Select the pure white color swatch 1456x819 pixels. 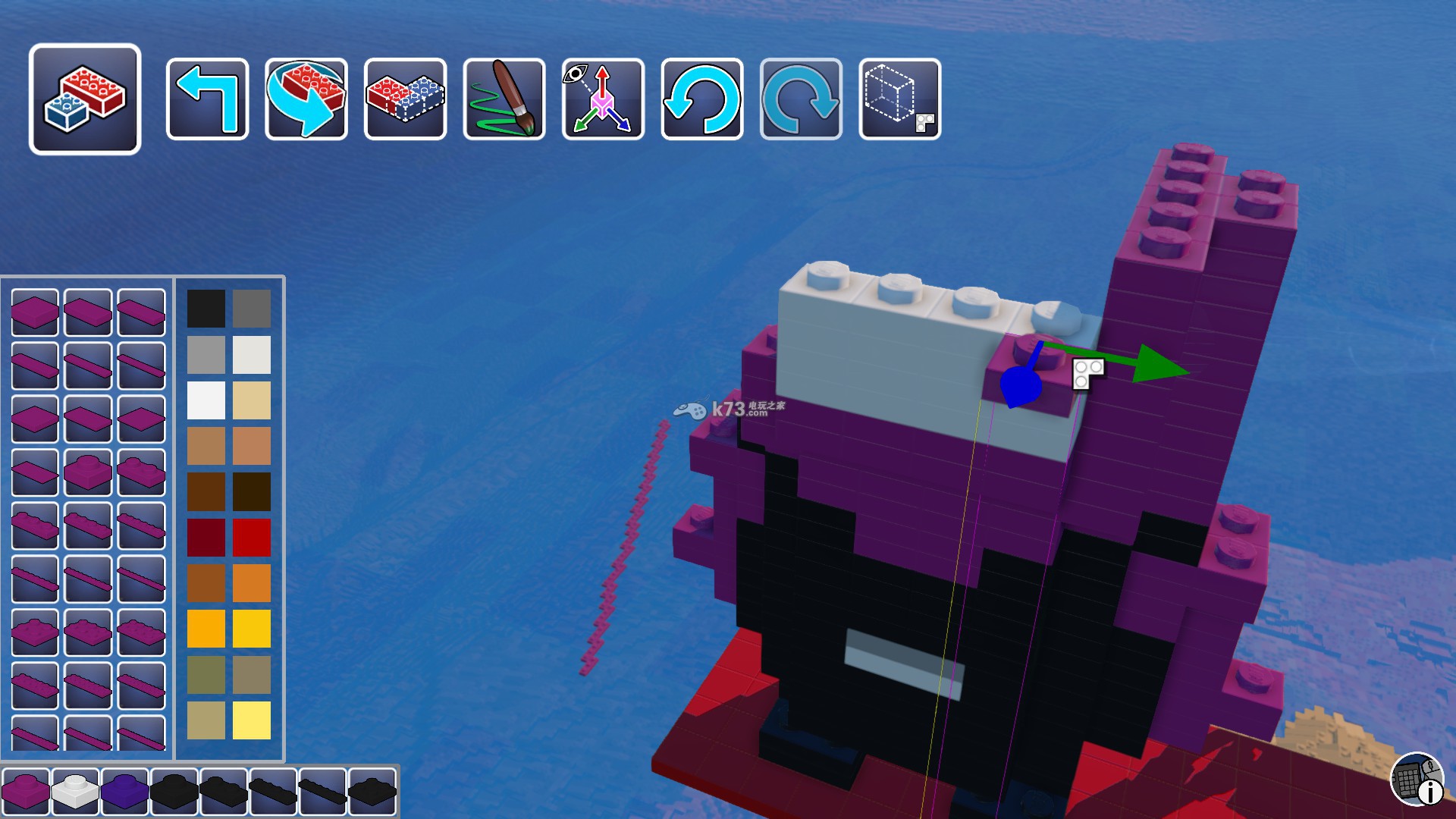[x=206, y=400]
